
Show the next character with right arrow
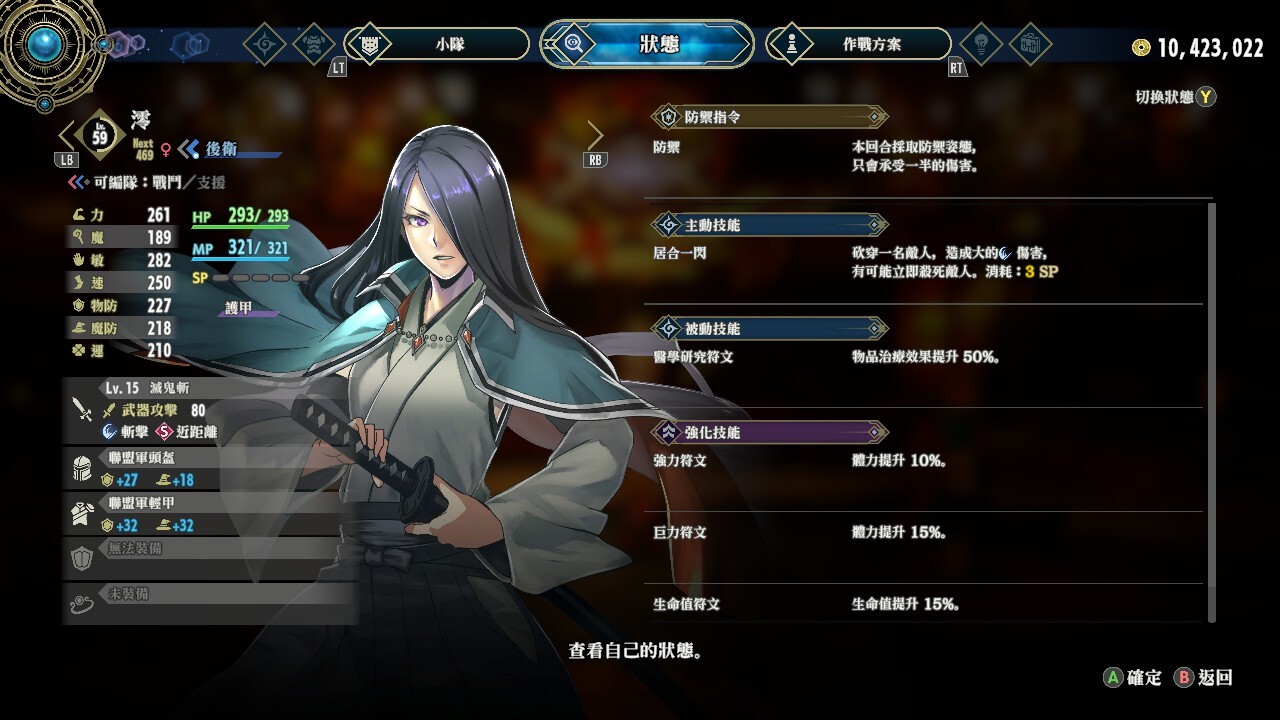point(596,136)
